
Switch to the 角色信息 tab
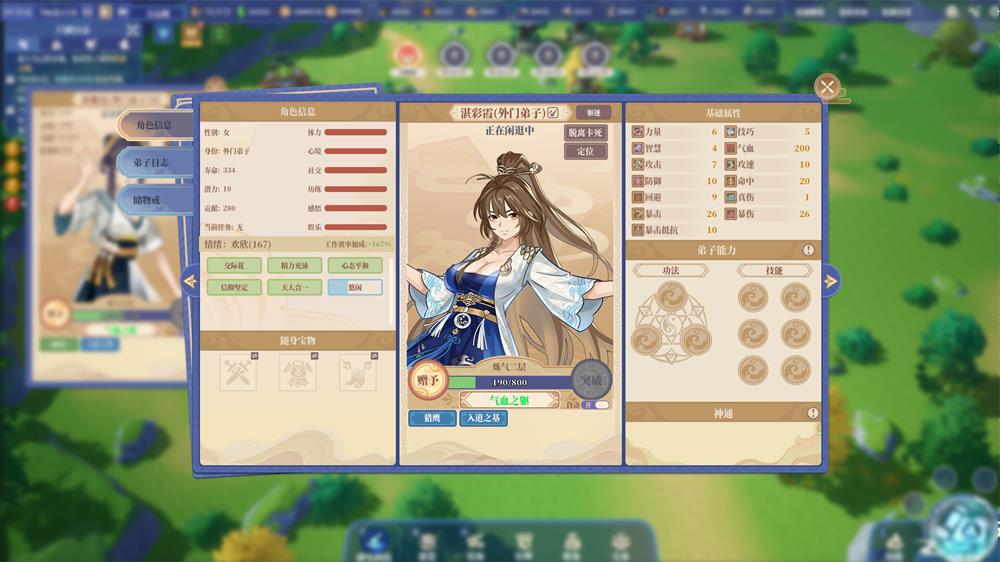coord(155,125)
